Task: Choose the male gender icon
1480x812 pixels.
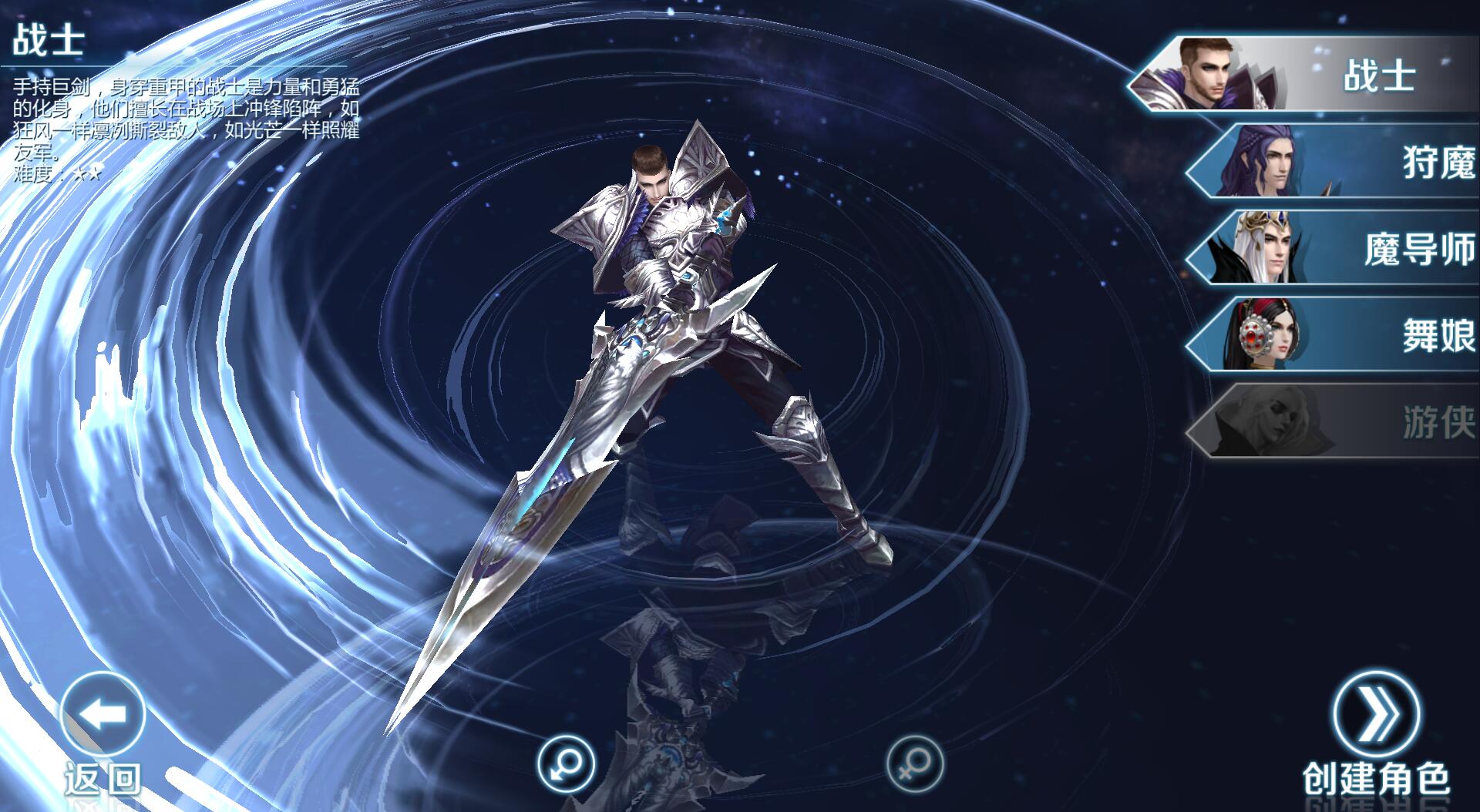Action: pos(566,765)
